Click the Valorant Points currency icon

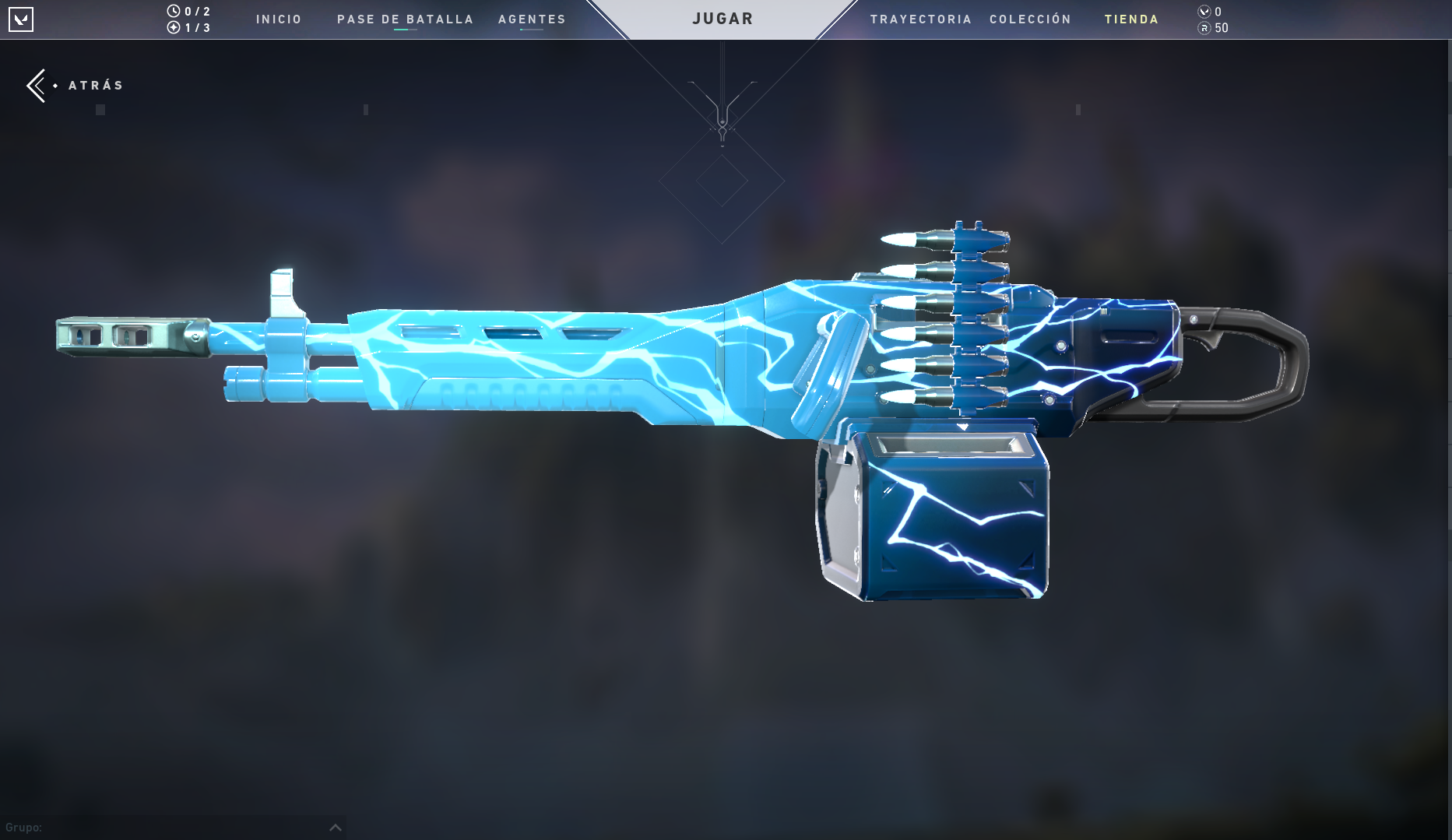point(1203,11)
